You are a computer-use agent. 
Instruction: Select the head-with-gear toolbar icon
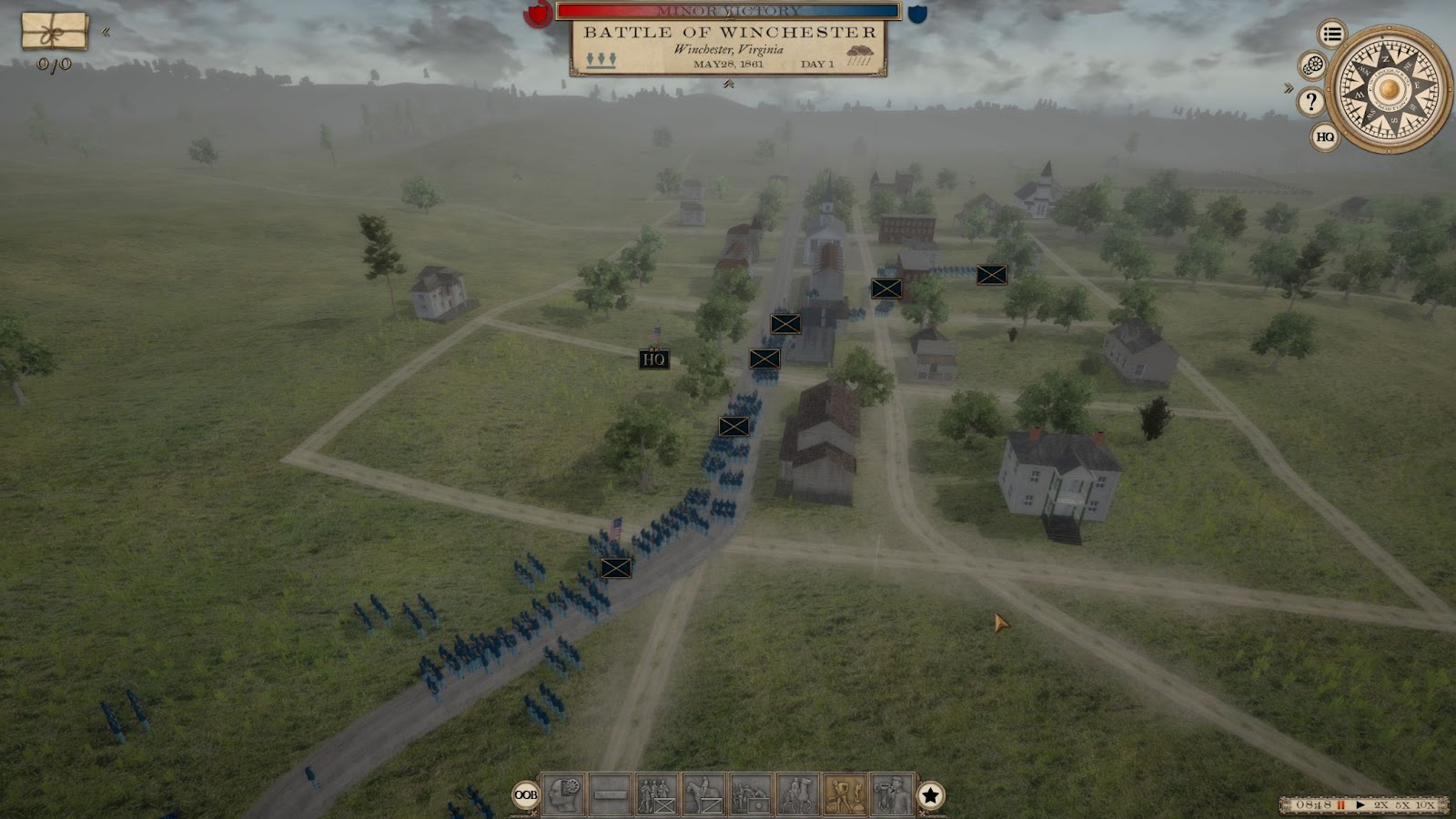click(x=563, y=795)
